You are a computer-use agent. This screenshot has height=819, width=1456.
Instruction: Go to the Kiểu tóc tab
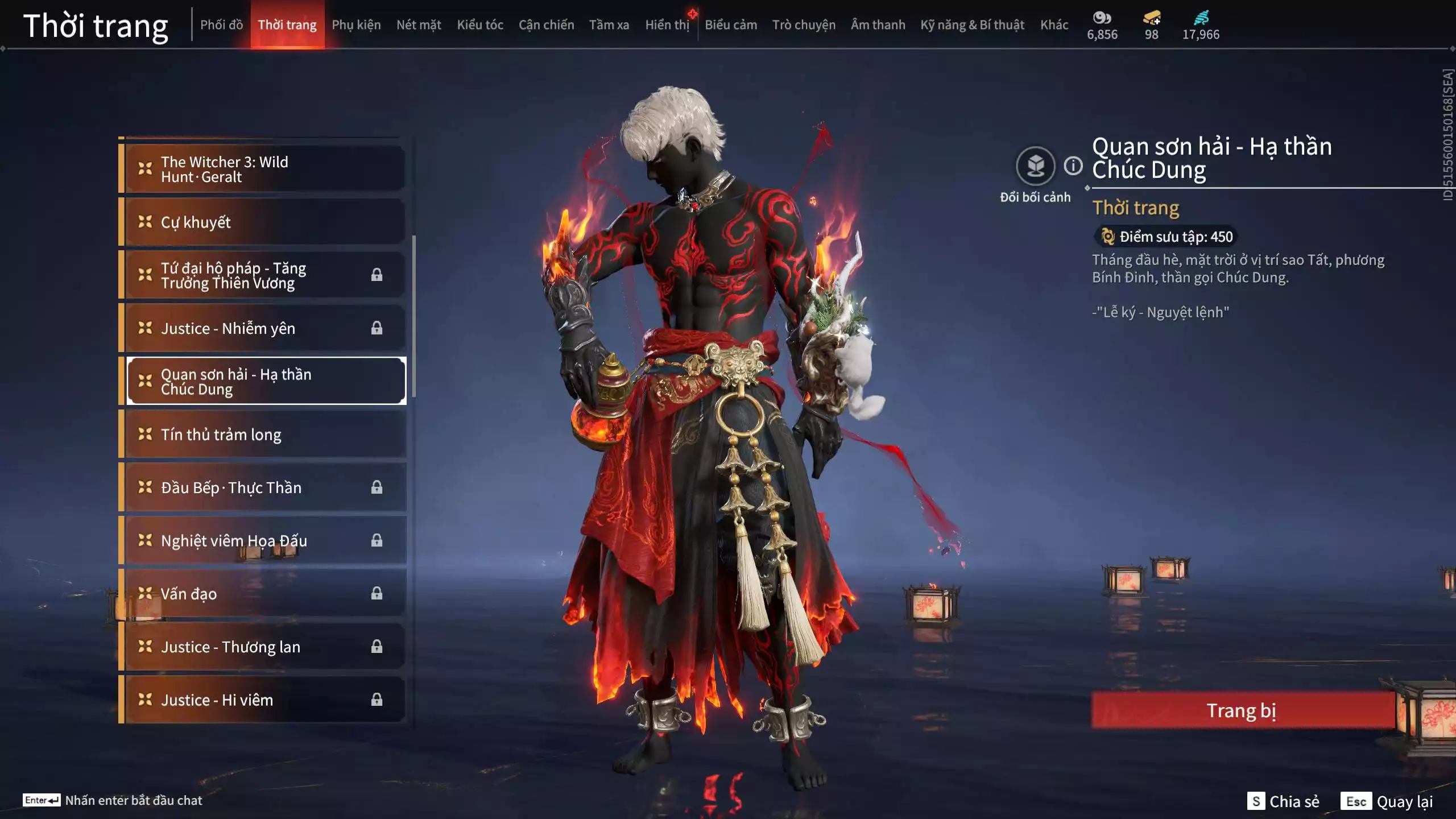click(x=480, y=25)
